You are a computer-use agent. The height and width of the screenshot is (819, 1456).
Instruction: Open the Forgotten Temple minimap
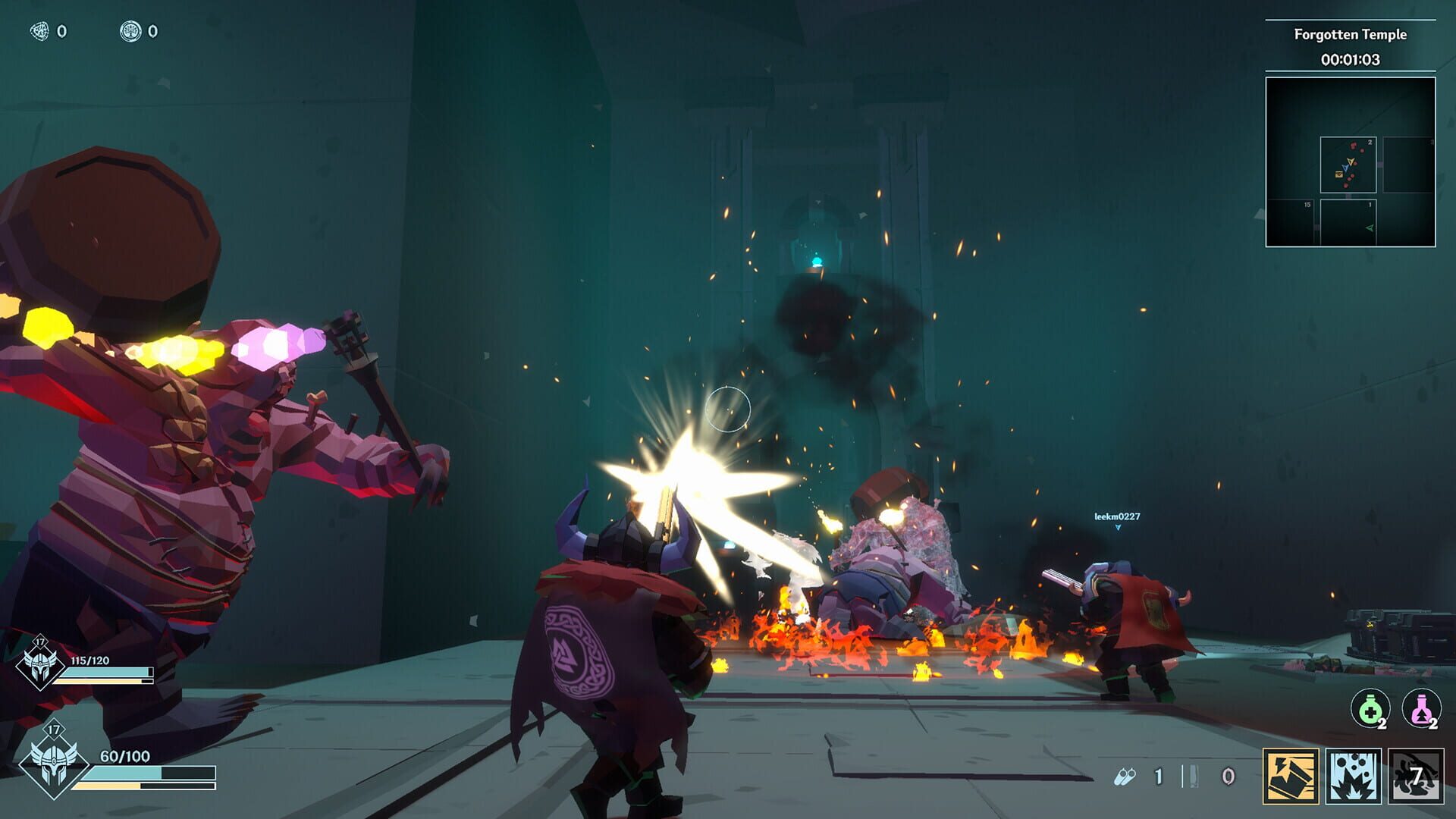(1350, 162)
